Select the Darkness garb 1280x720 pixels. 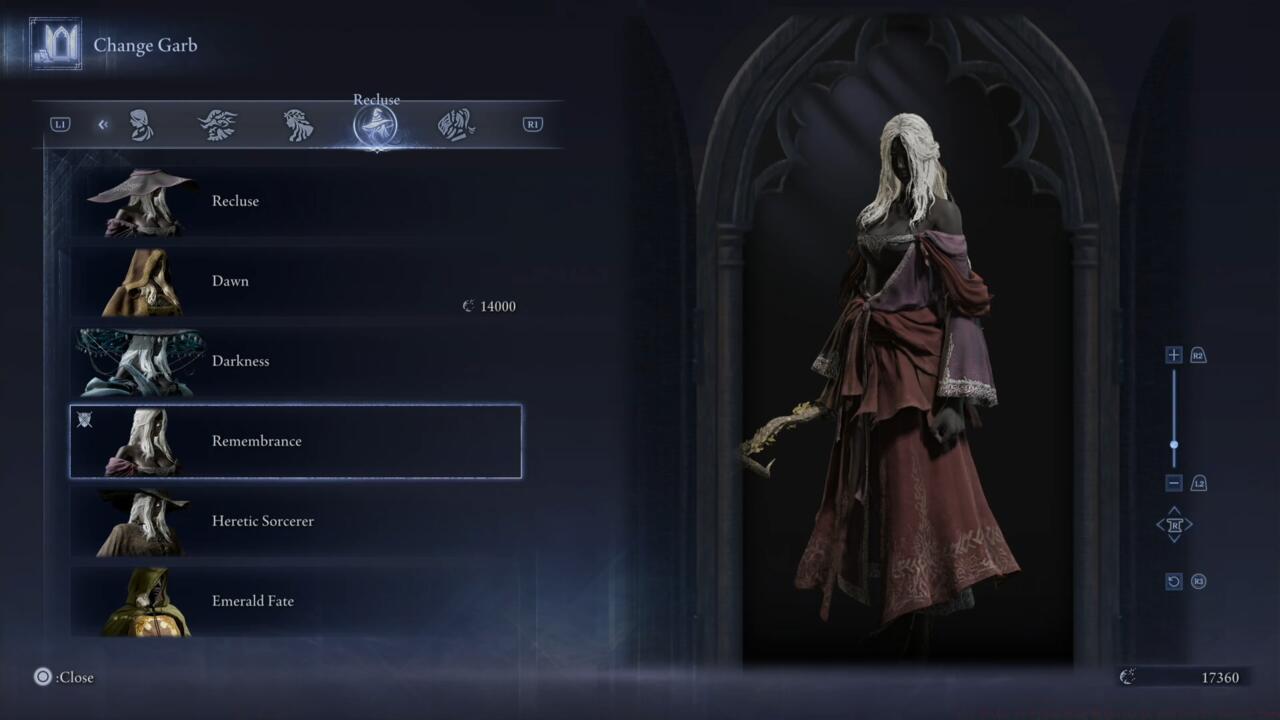point(295,361)
